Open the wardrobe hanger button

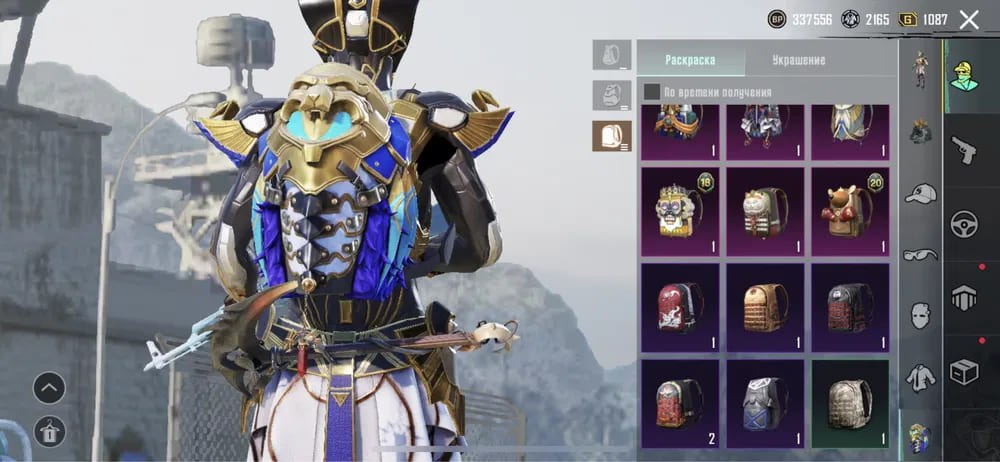tap(49, 431)
